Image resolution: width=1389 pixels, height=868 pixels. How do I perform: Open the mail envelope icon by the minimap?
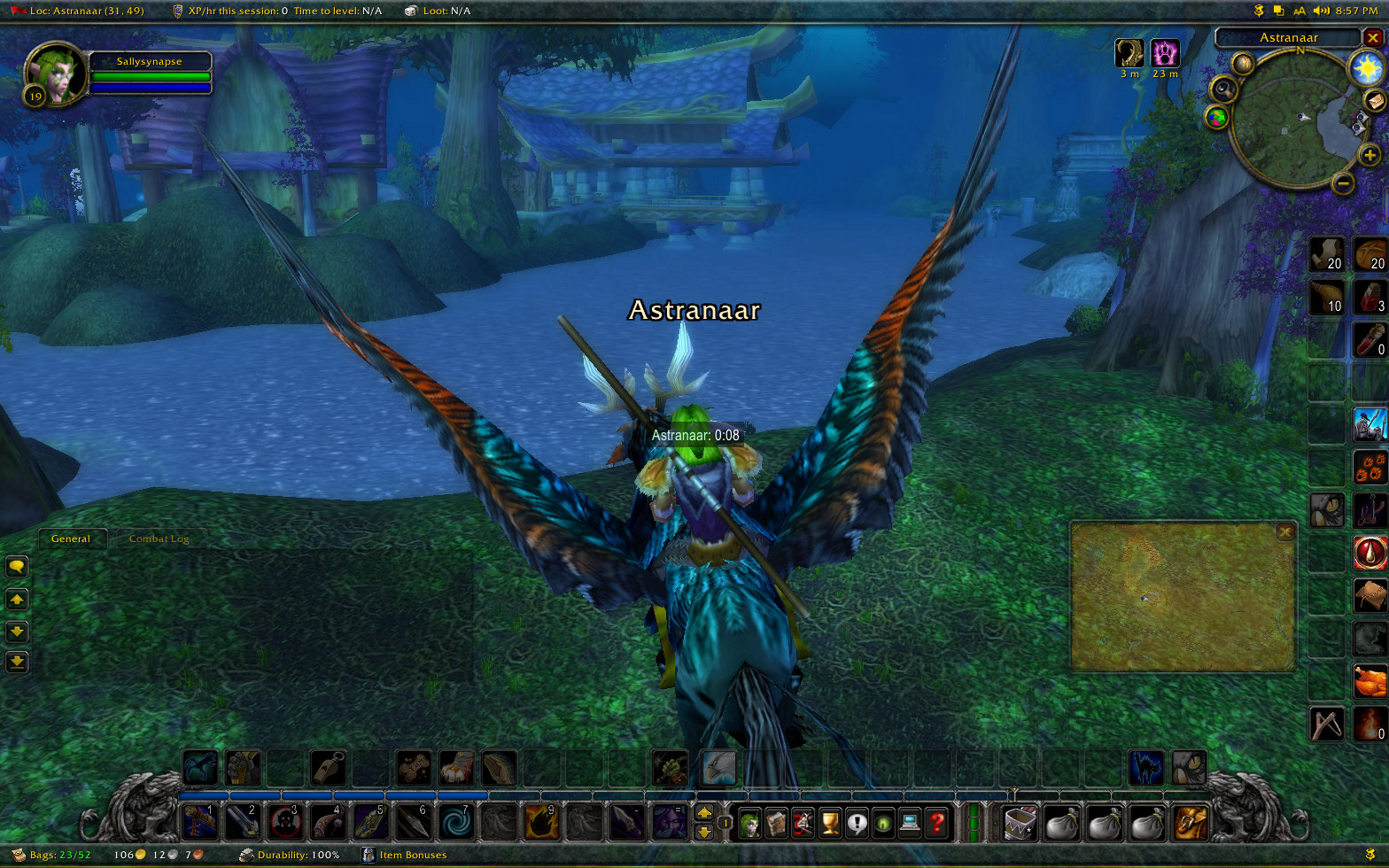point(1375,100)
